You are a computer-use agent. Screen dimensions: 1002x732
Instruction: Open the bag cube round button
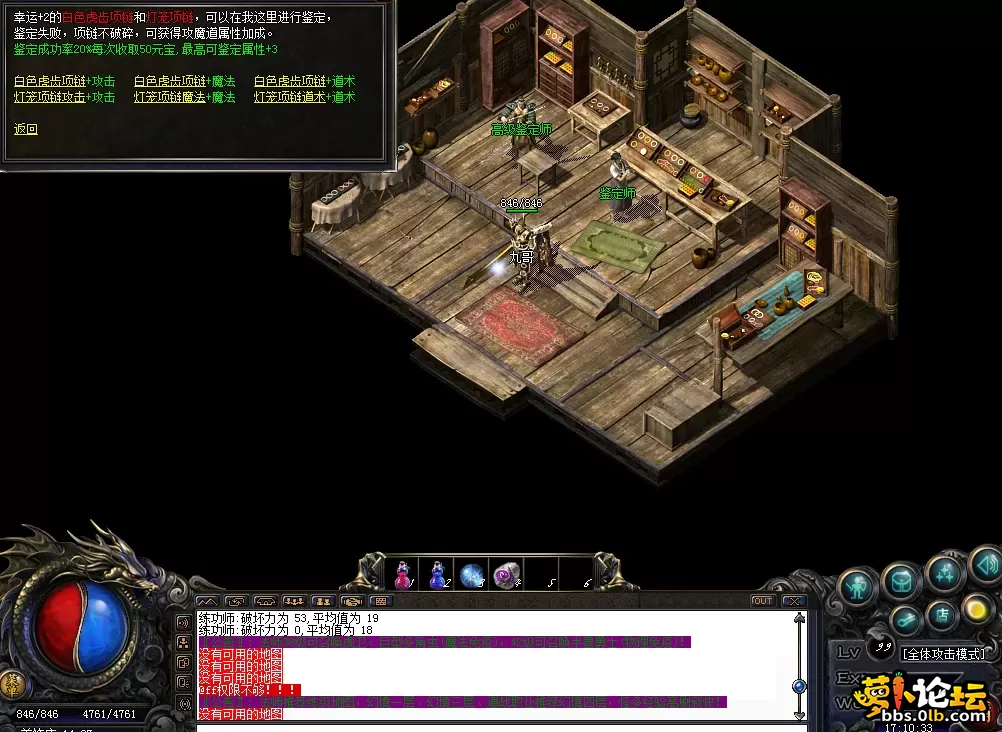click(901, 580)
